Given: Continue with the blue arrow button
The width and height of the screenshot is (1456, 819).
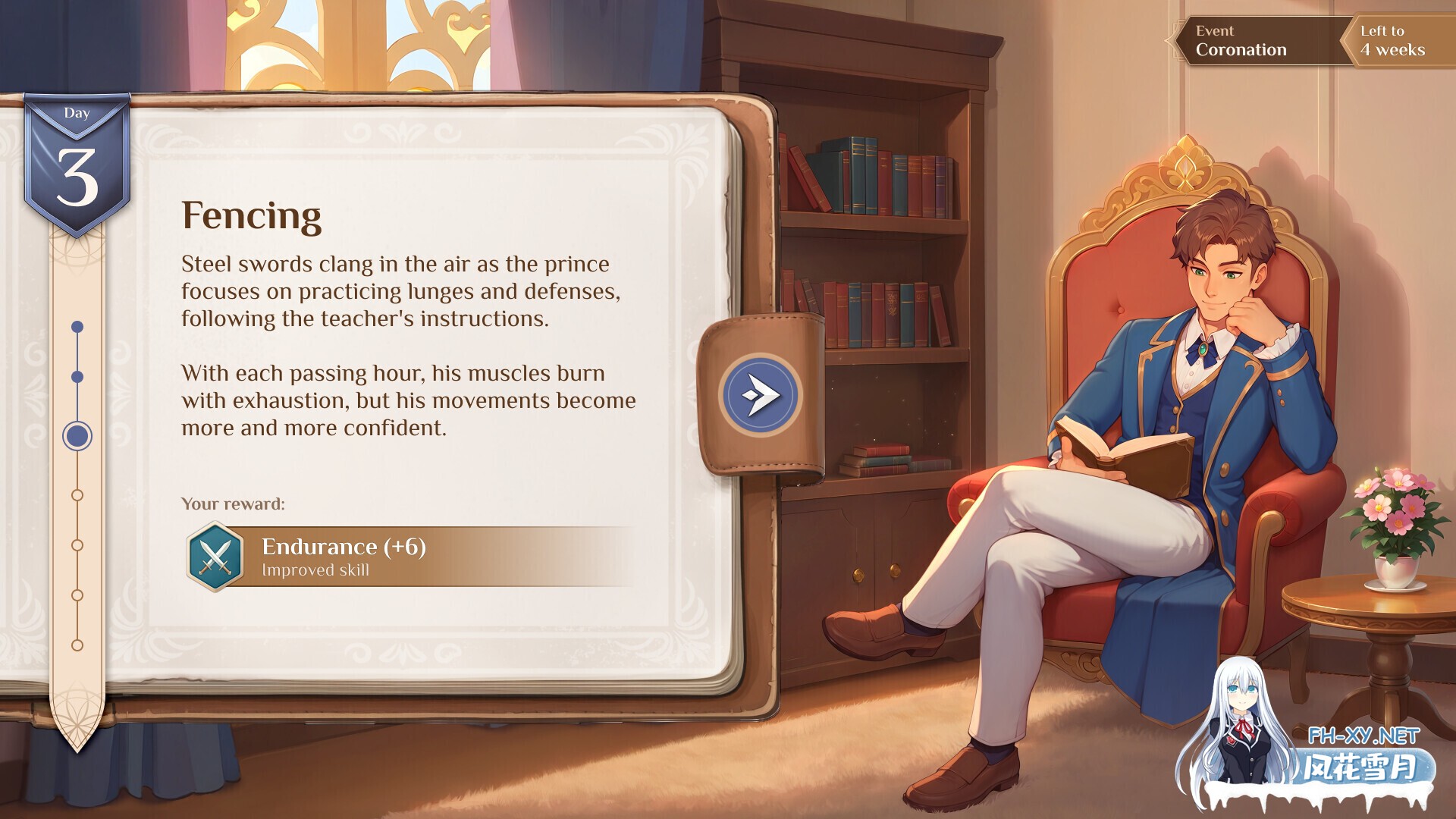Looking at the screenshot, I should 760,395.
